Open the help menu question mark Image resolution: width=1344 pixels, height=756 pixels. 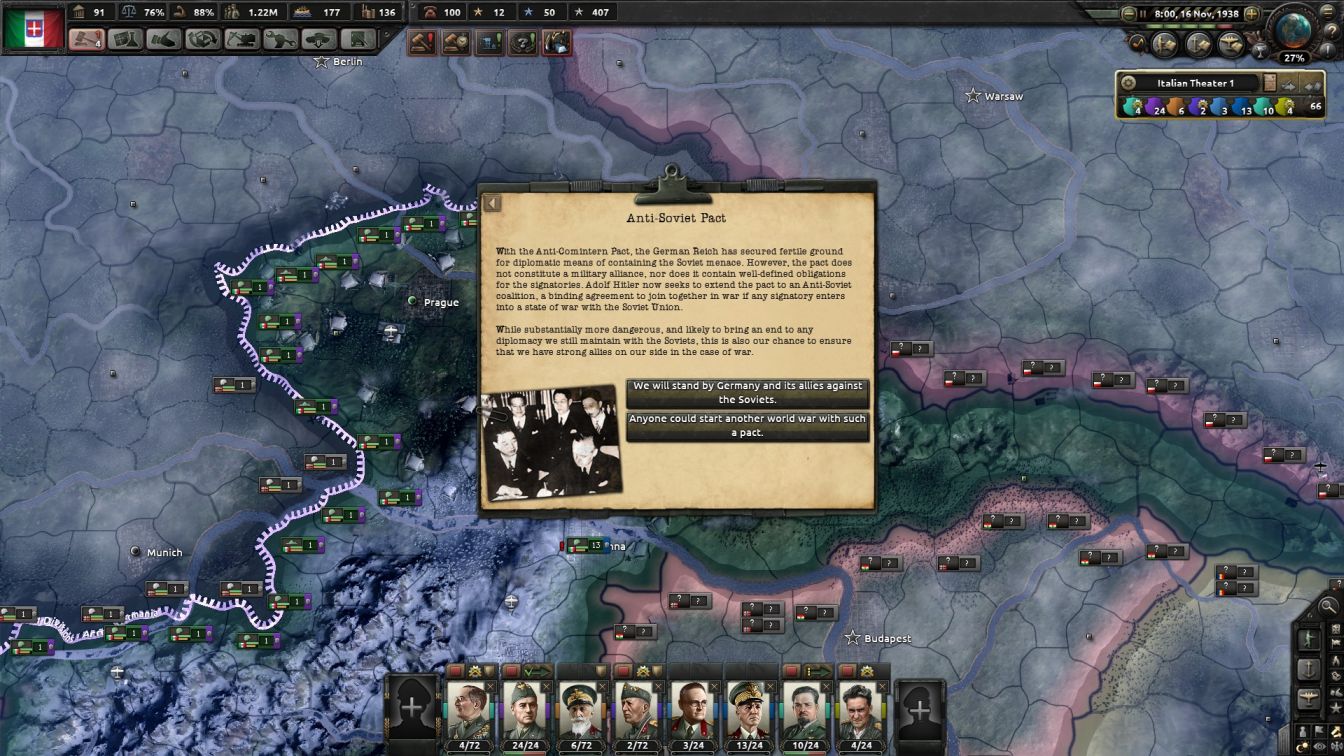(1332, 29)
